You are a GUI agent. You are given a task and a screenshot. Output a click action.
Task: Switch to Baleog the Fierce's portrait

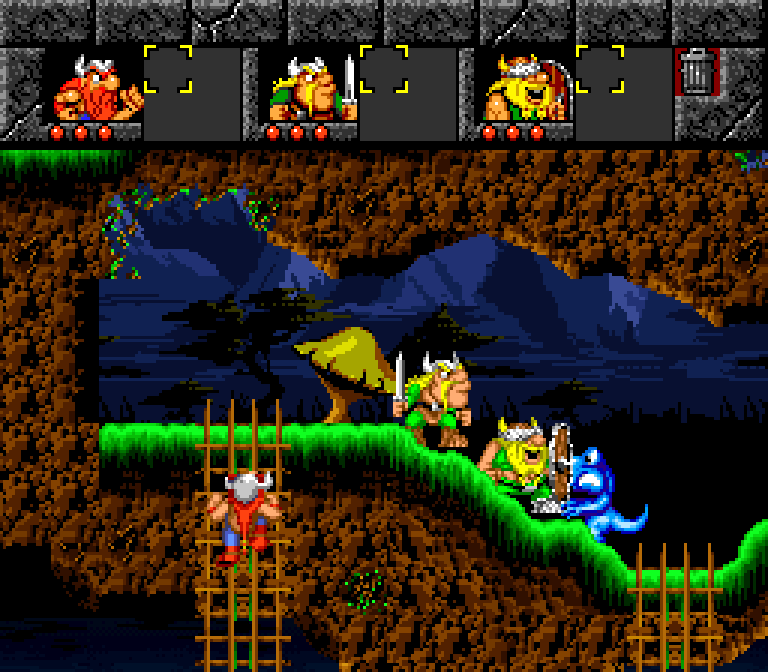pos(312,88)
